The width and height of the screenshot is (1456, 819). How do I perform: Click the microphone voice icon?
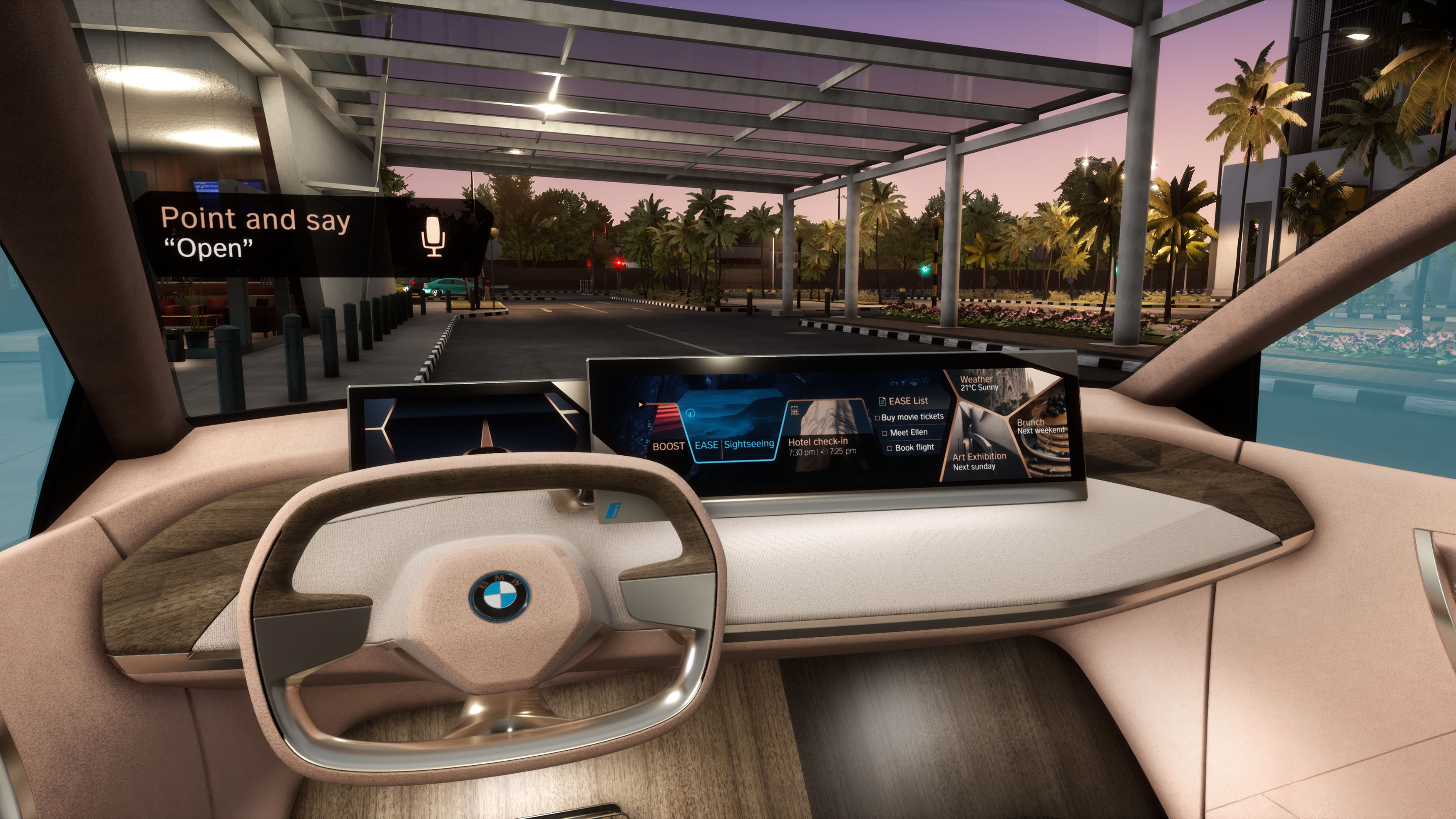click(x=433, y=236)
